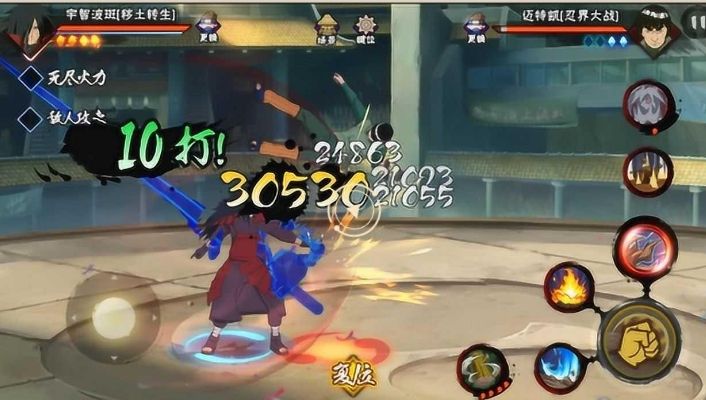Tap the virtual joystick knob
The width and height of the screenshot is (706, 400).
112,318
